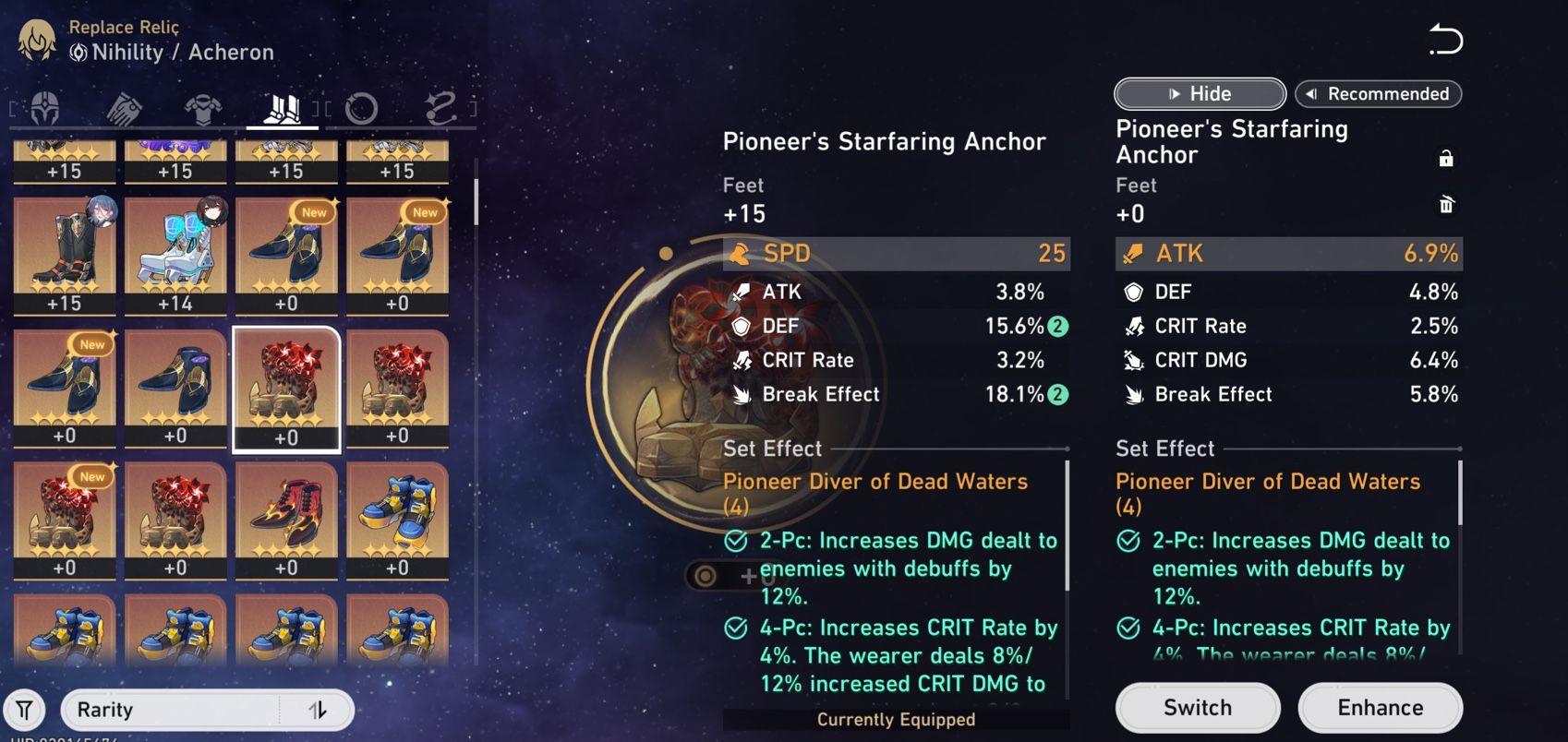The width and height of the screenshot is (1568, 742).
Task: Reverse the Rarity sort order arrows
Action: [x=320, y=710]
